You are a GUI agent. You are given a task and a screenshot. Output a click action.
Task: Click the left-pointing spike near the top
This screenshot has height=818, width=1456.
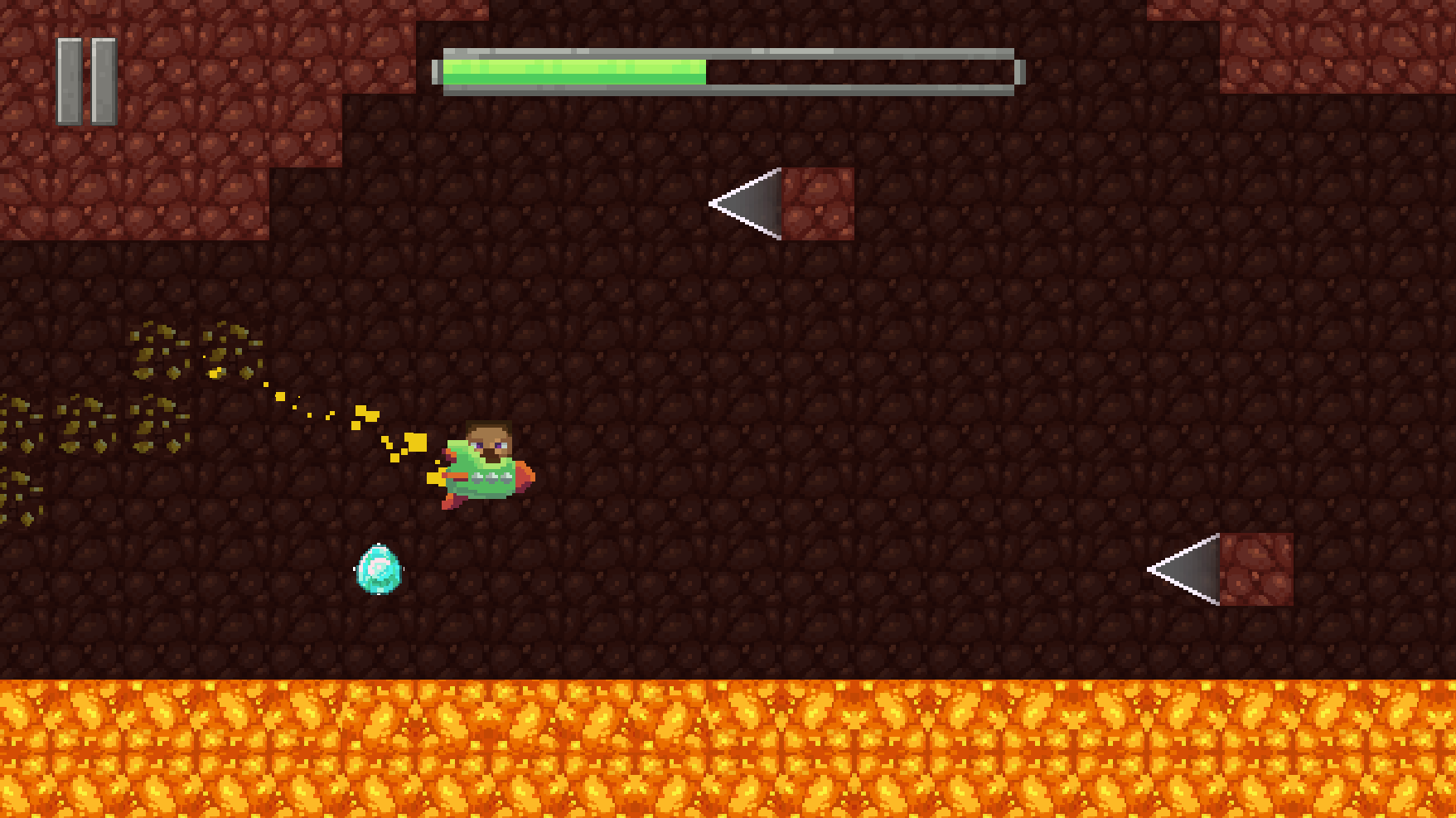[x=746, y=205]
